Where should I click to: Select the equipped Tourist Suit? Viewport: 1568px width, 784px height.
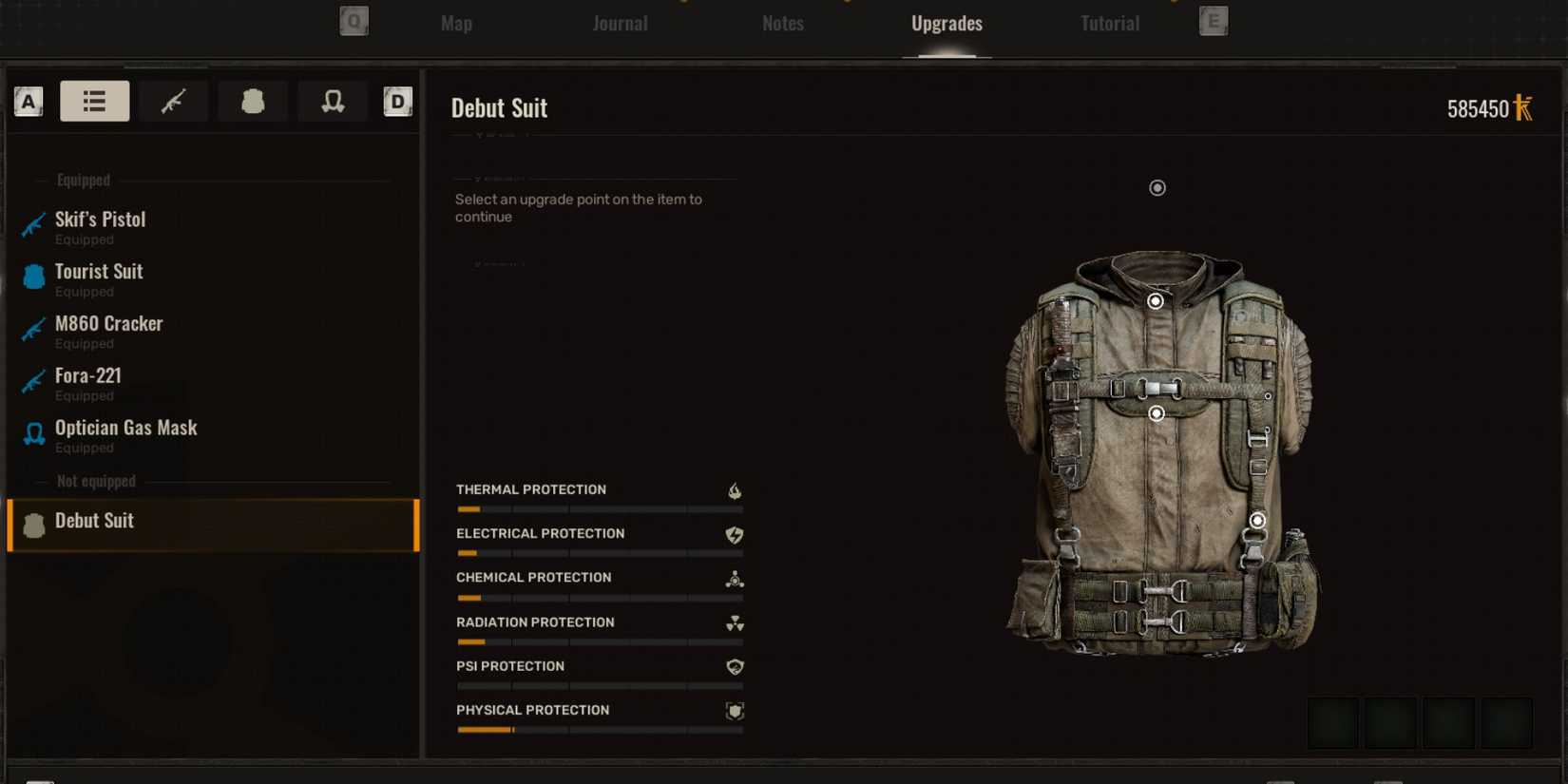click(x=98, y=271)
